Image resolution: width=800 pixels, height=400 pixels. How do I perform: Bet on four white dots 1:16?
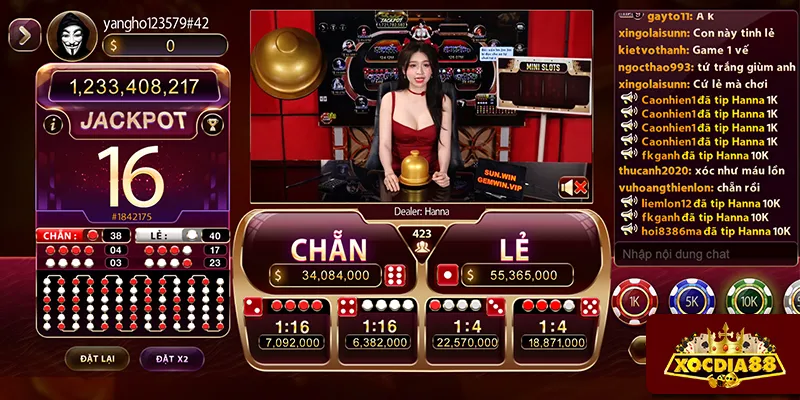tap(379, 326)
